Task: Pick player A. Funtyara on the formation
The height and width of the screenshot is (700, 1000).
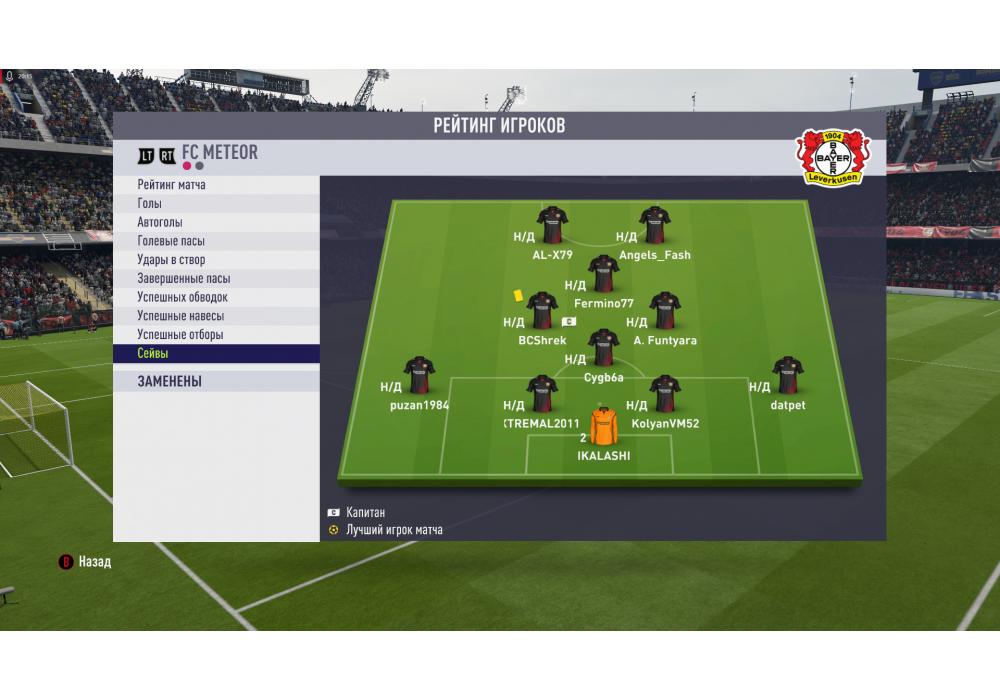Action: [x=665, y=311]
